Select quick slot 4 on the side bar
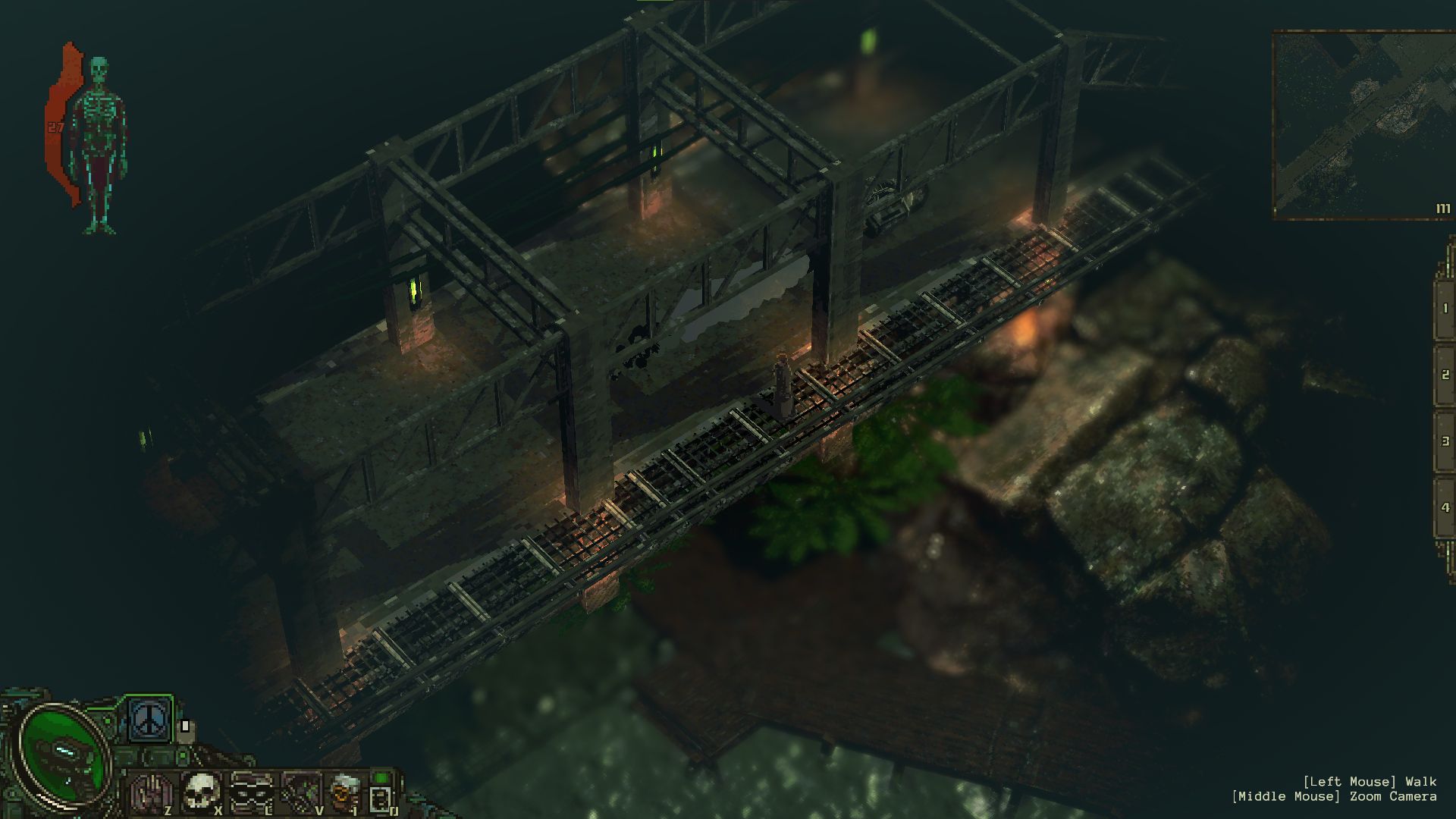The width and height of the screenshot is (1456, 819). [1444, 507]
